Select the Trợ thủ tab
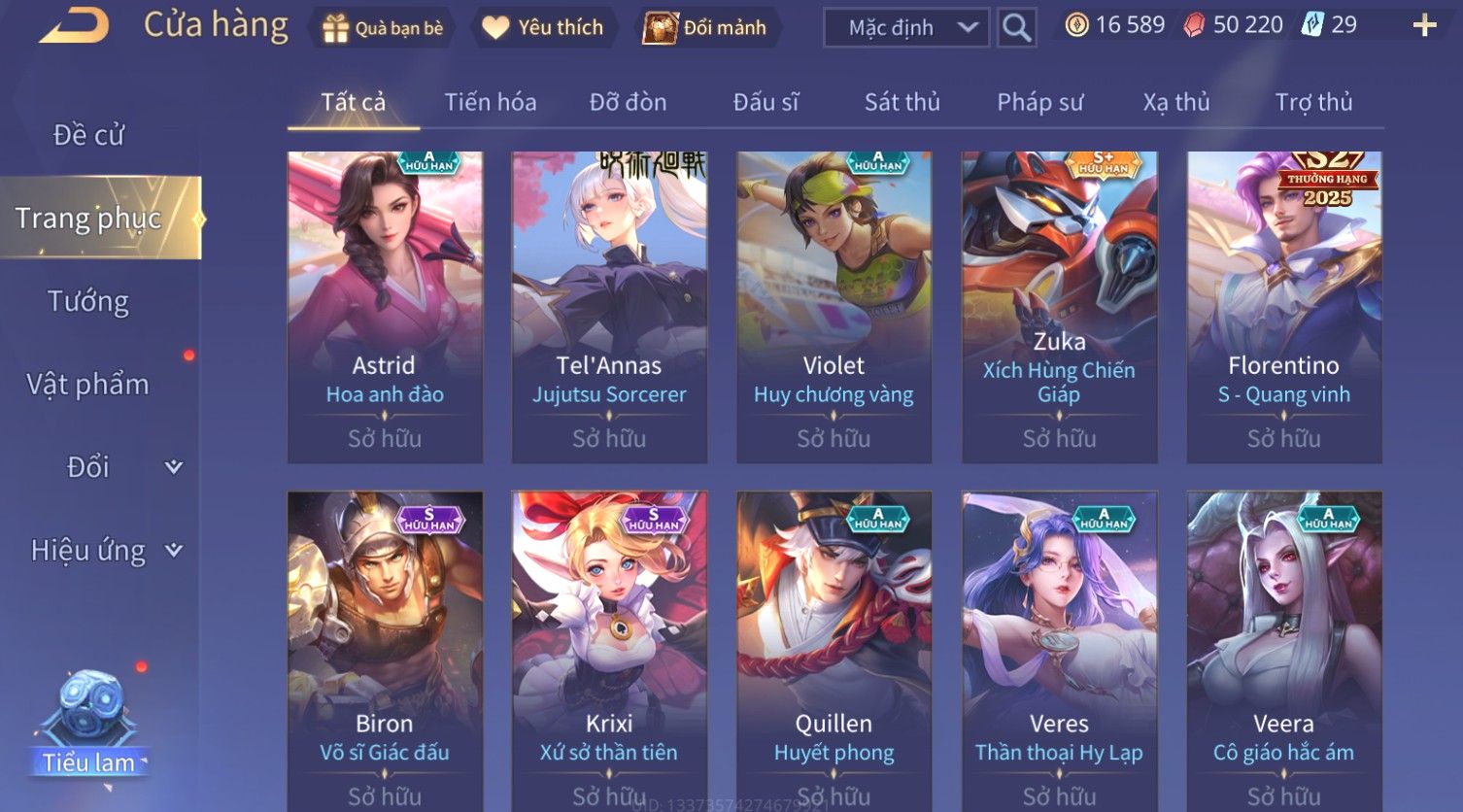The width and height of the screenshot is (1463, 812). tap(1313, 102)
